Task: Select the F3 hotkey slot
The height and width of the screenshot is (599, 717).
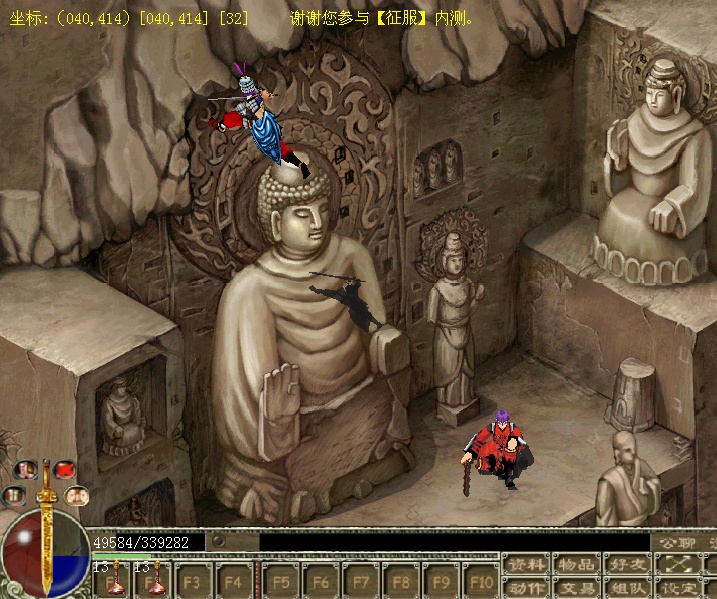Action: pyautogui.click(x=192, y=581)
